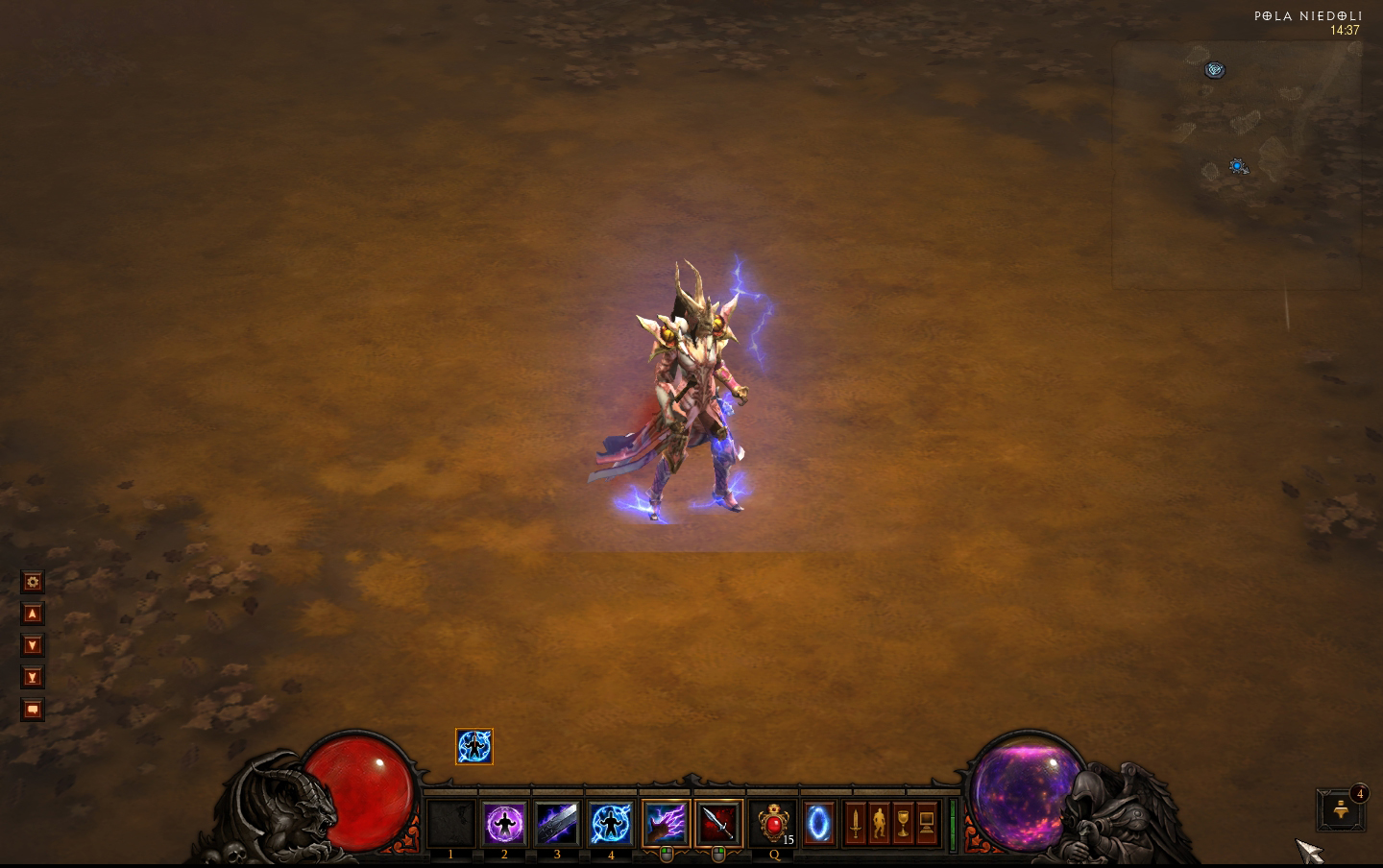Click the plain down-arrow chat button
The width and height of the screenshot is (1383, 868).
(x=33, y=645)
